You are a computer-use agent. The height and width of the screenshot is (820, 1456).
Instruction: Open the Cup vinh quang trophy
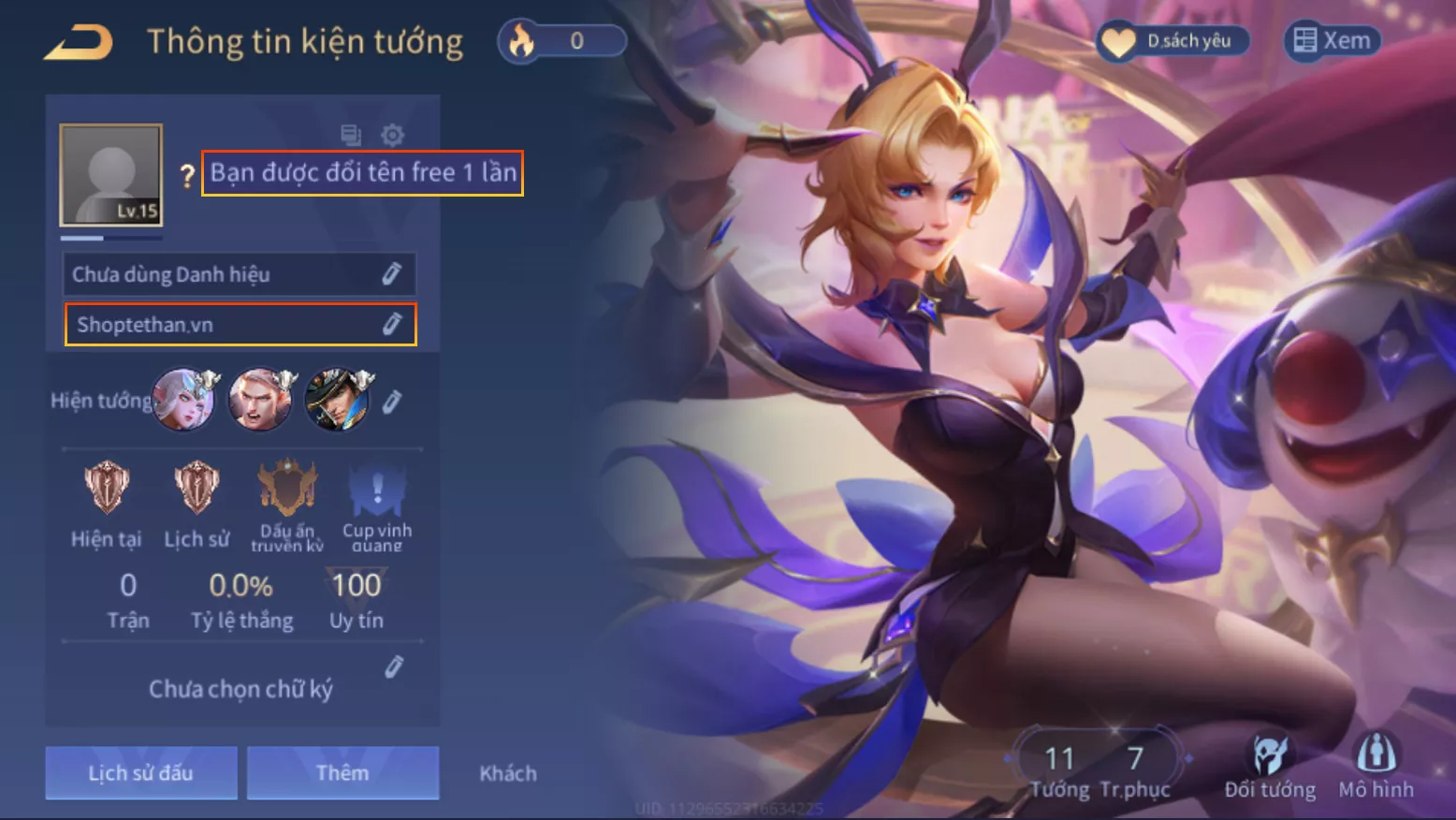(377, 489)
